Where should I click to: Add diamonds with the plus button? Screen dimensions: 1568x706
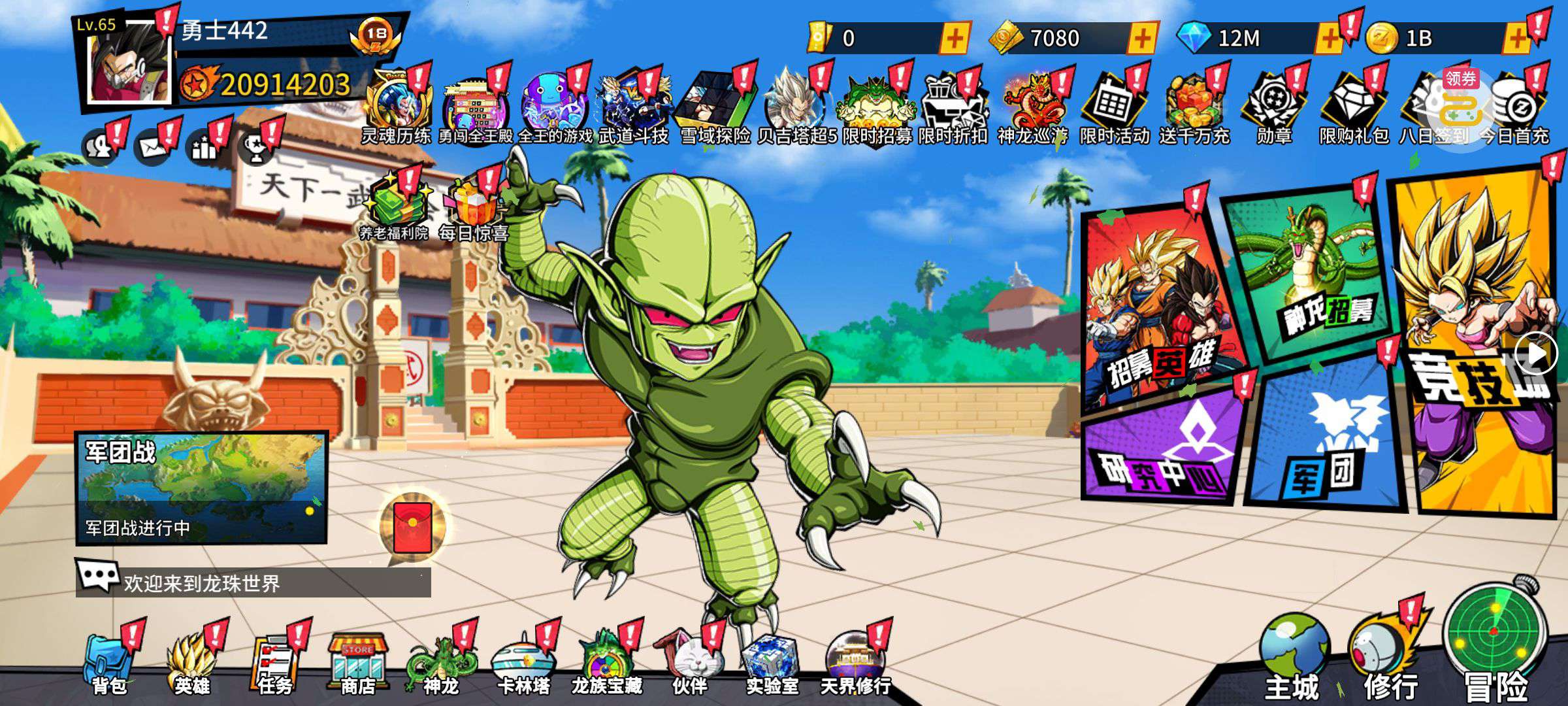[1329, 39]
